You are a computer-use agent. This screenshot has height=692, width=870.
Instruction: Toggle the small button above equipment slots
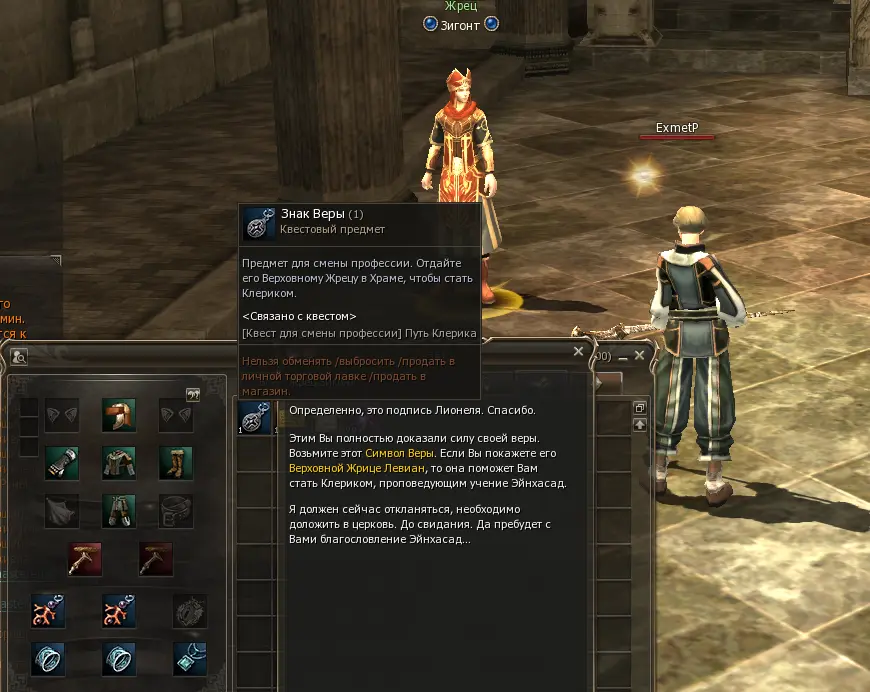click(193, 394)
